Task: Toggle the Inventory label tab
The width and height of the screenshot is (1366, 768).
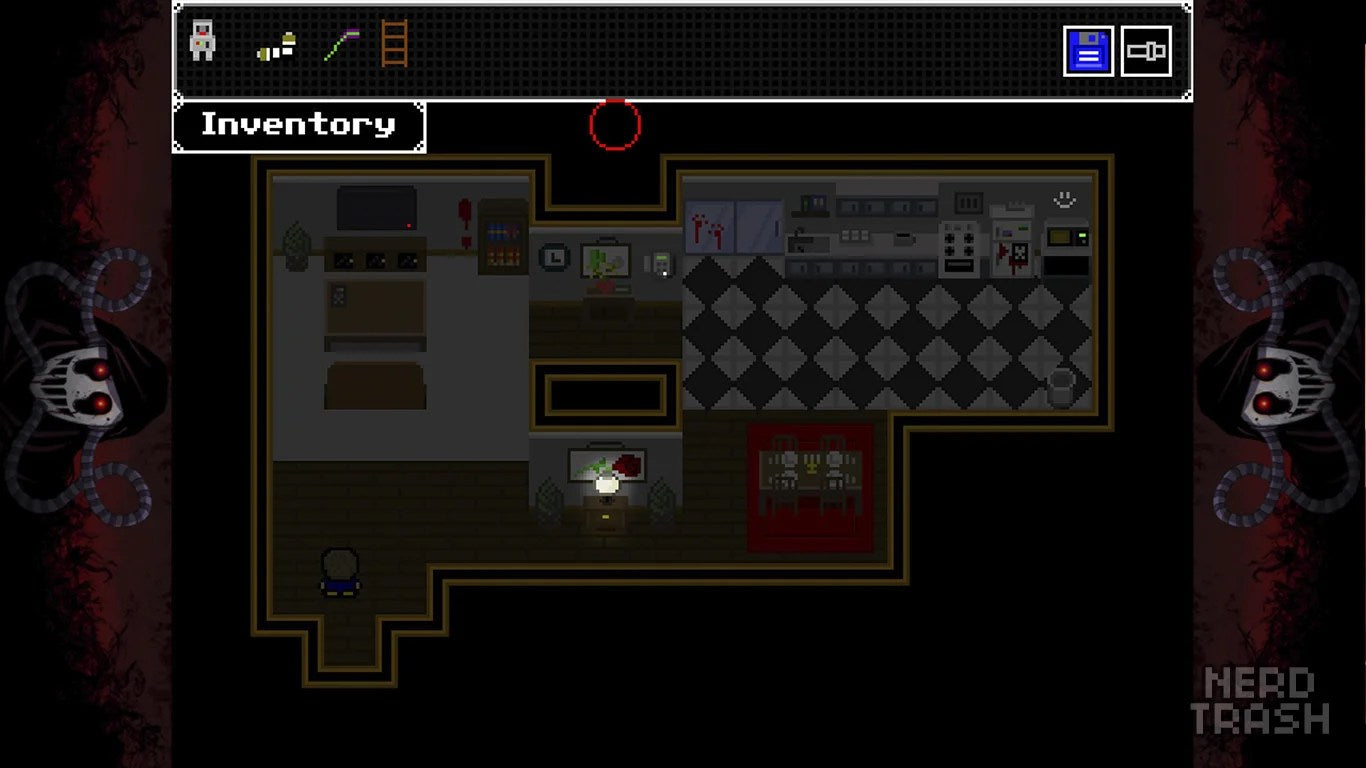Action: [299, 125]
